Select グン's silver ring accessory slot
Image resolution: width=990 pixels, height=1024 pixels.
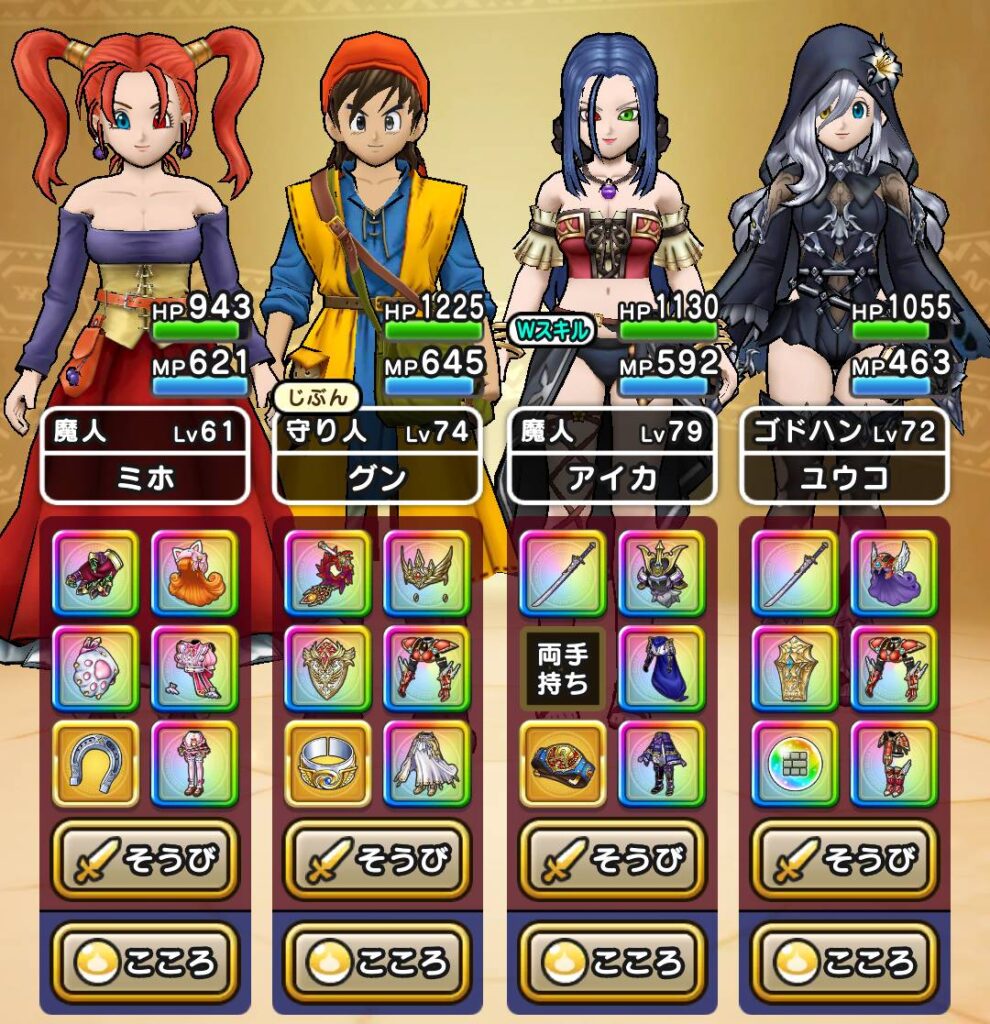327,764
